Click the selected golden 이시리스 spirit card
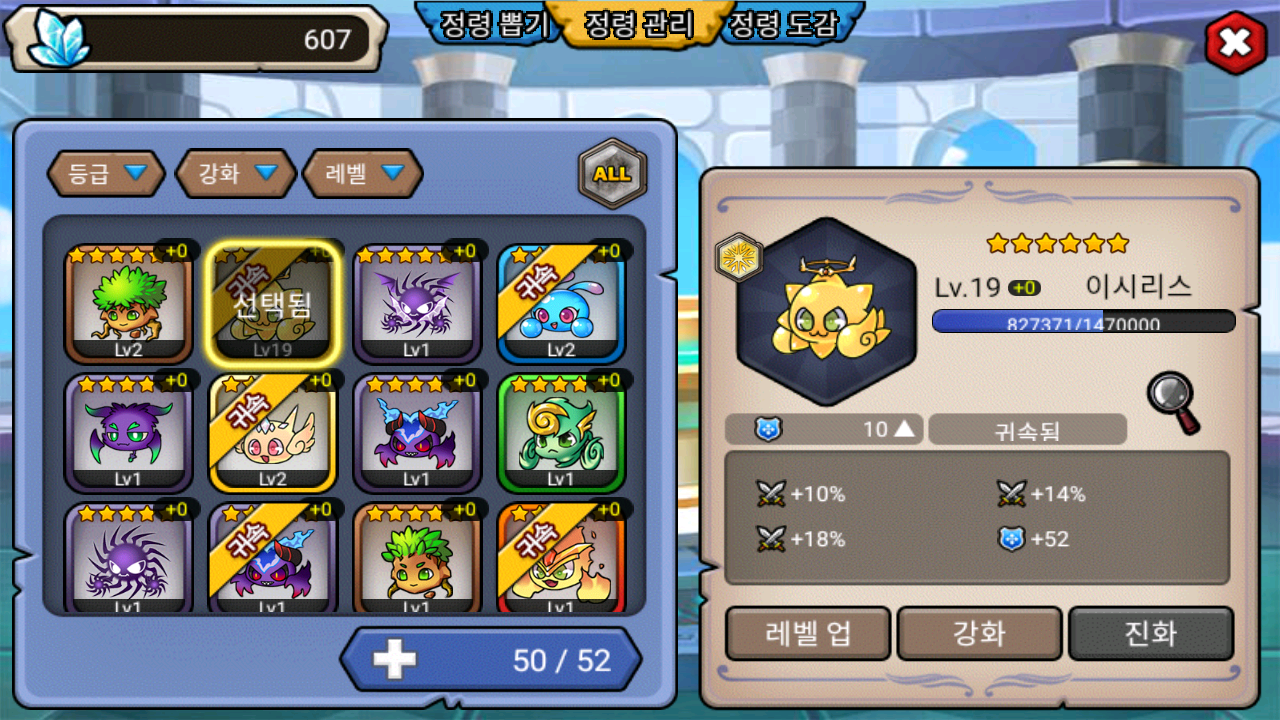This screenshot has height=720, width=1280. click(273, 304)
